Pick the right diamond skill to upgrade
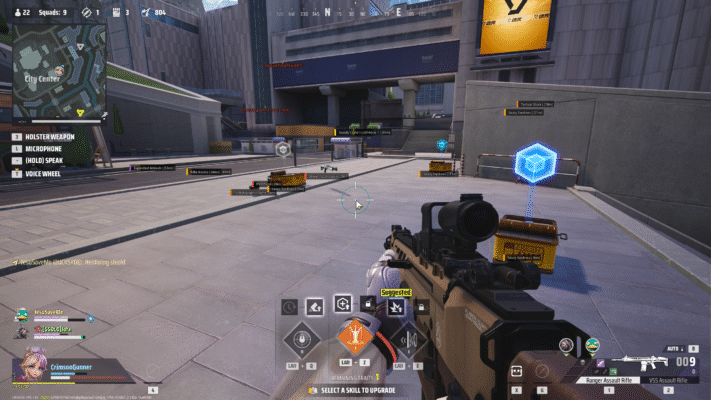The height and width of the screenshot is (400, 711). pos(407,338)
